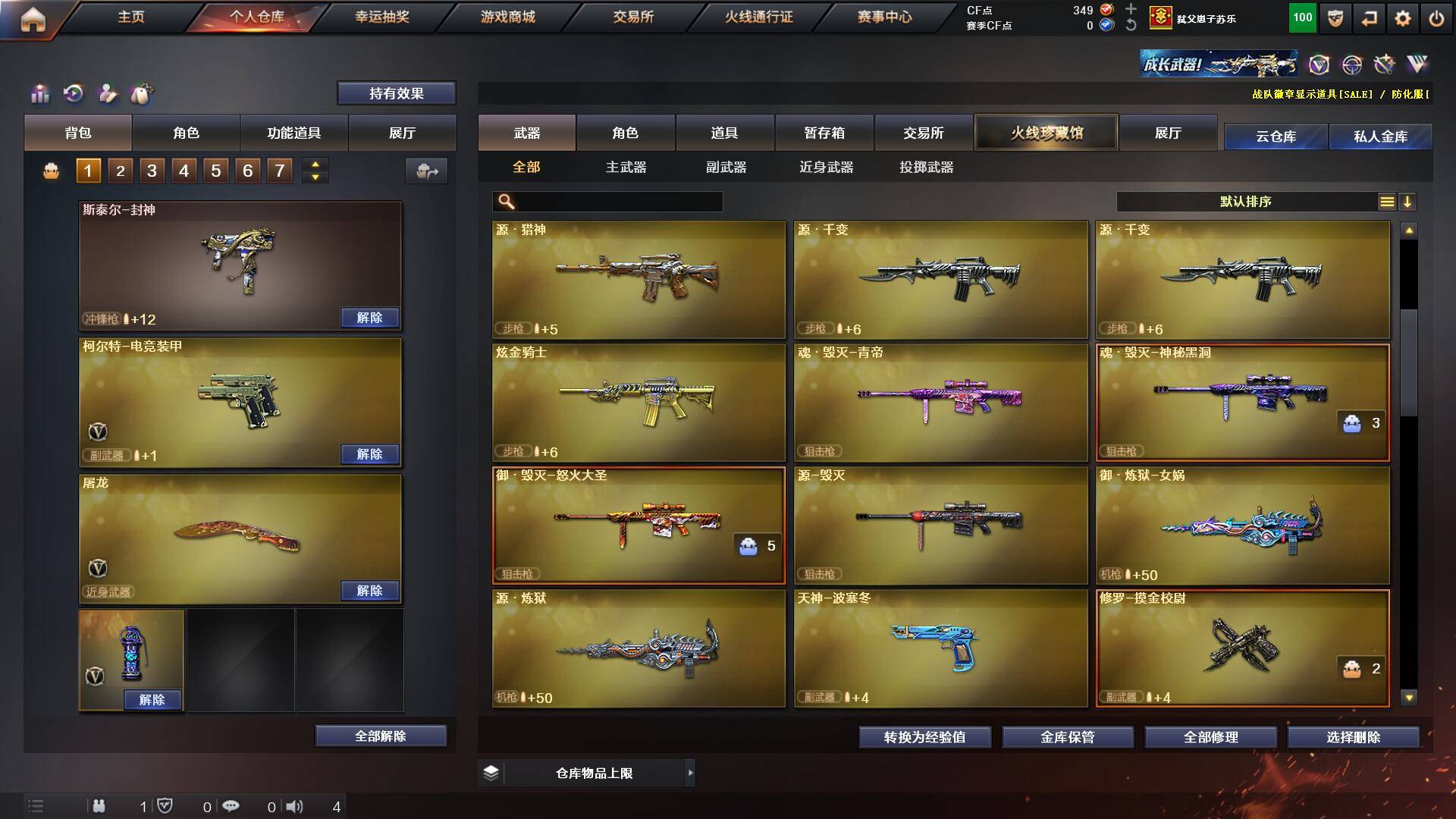The height and width of the screenshot is (819, 1456).
Task: Open the 默认排序 sorting dropdown
Action: pos(1244,202)
